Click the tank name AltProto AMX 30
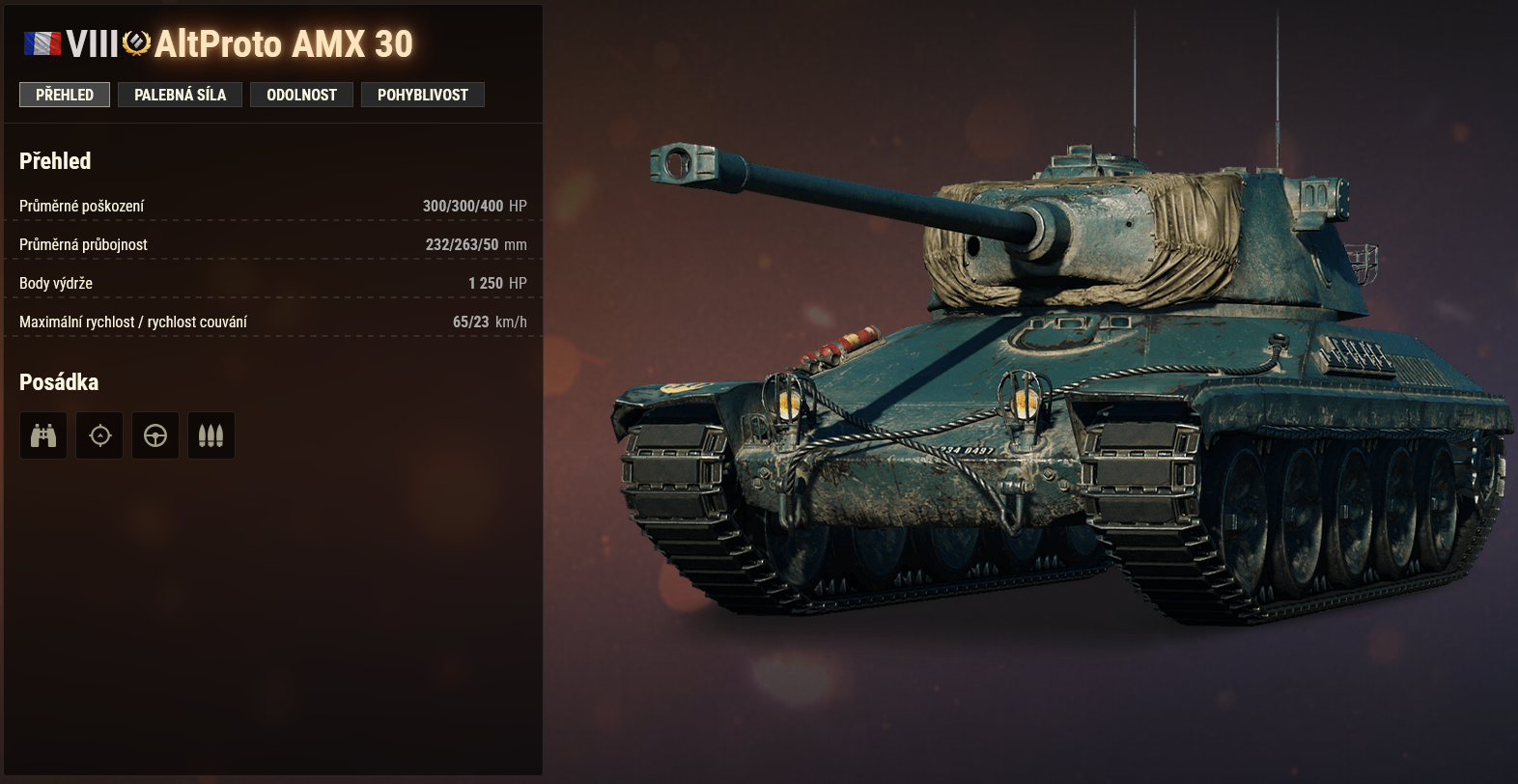 coord(286,43)
